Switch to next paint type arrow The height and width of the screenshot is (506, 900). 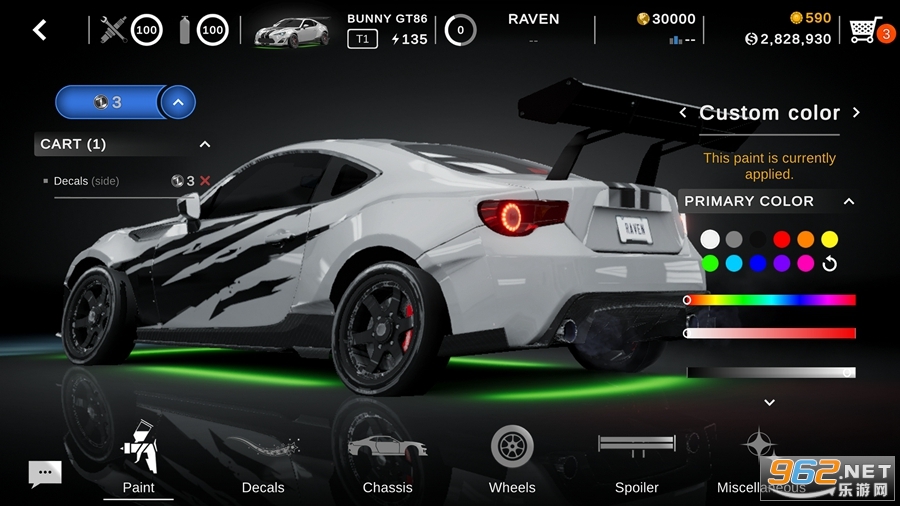pos(856,113)
